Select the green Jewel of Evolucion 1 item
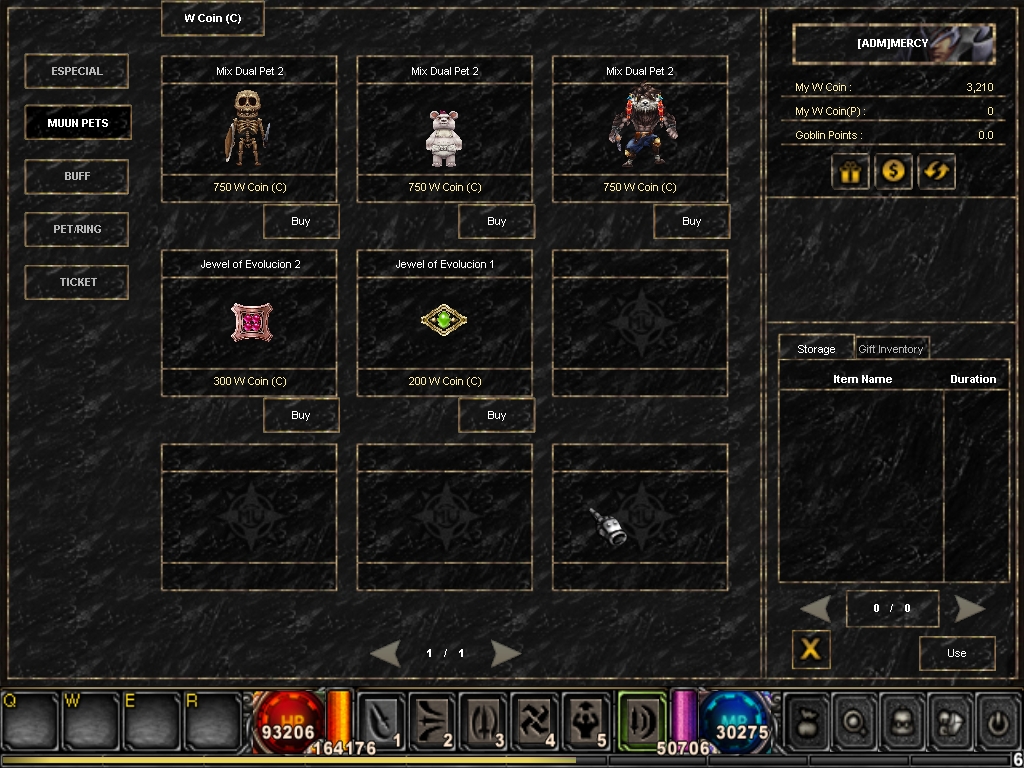The image size is (1024, 768). (444, 320)
